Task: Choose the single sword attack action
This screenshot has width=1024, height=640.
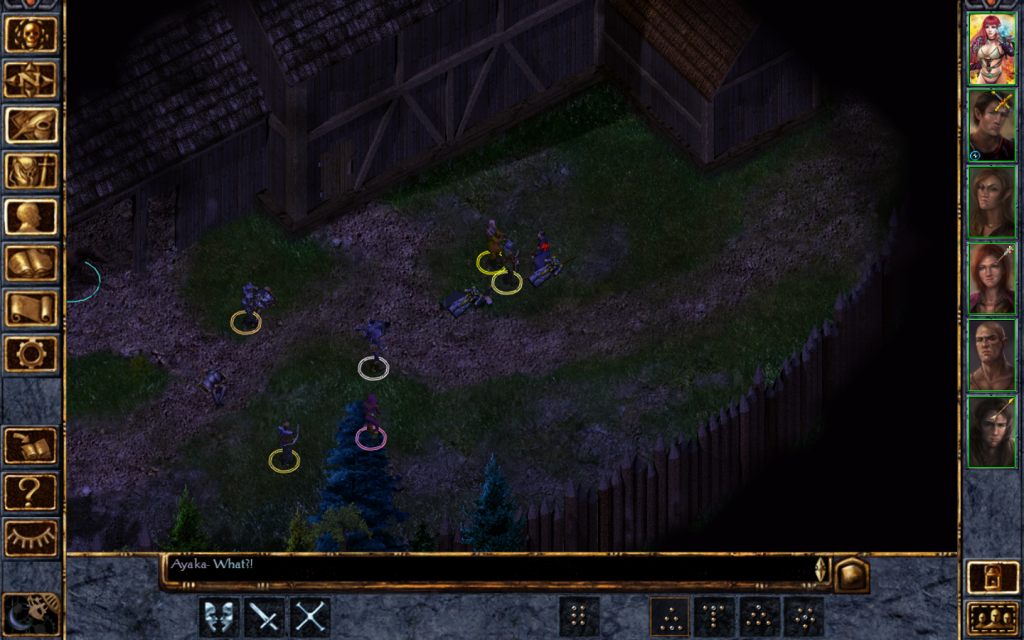Action: [265, 617]
